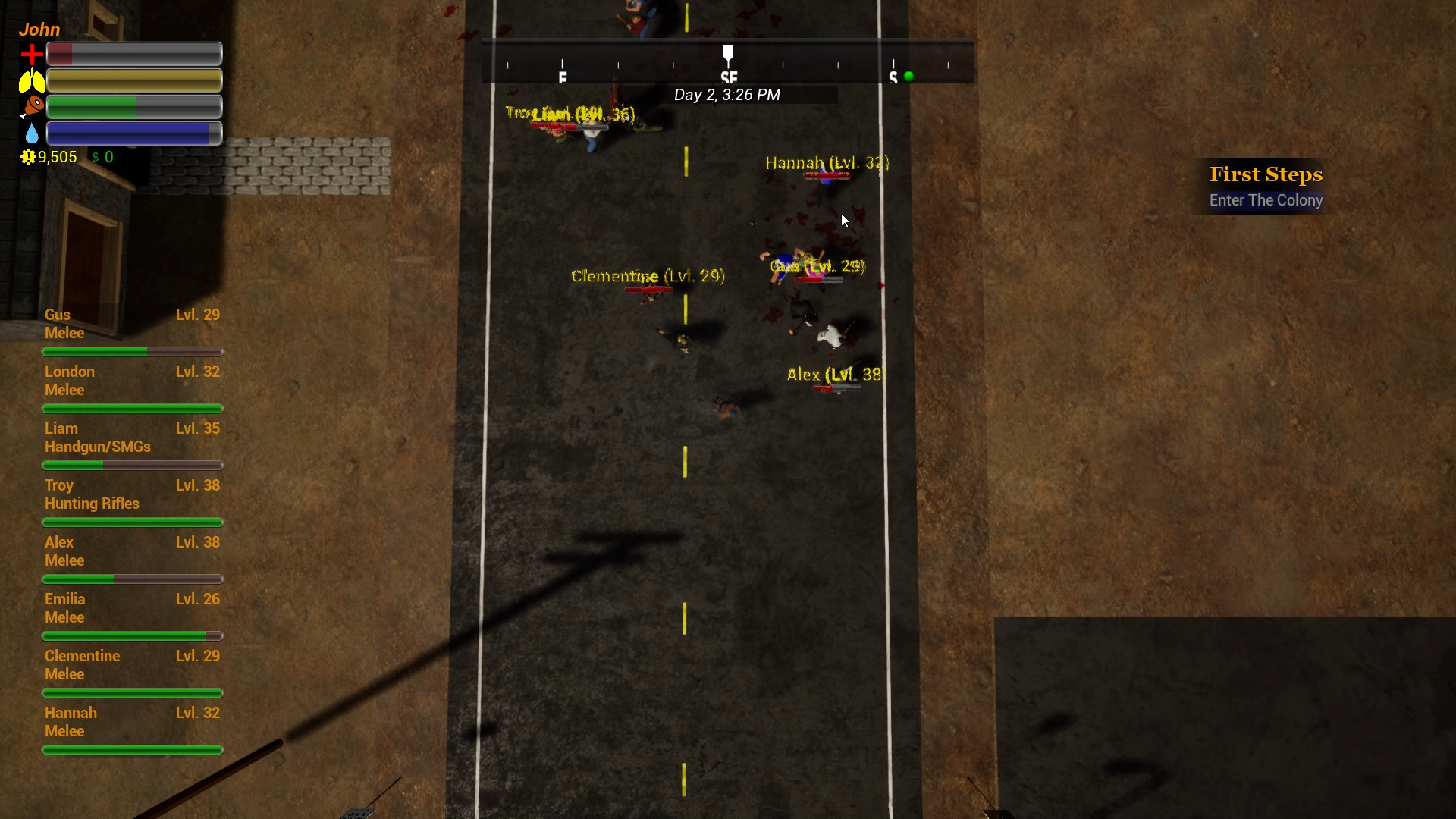
Task: Click the yellow lungs stamina icon
Action: [x=30, y=79]
